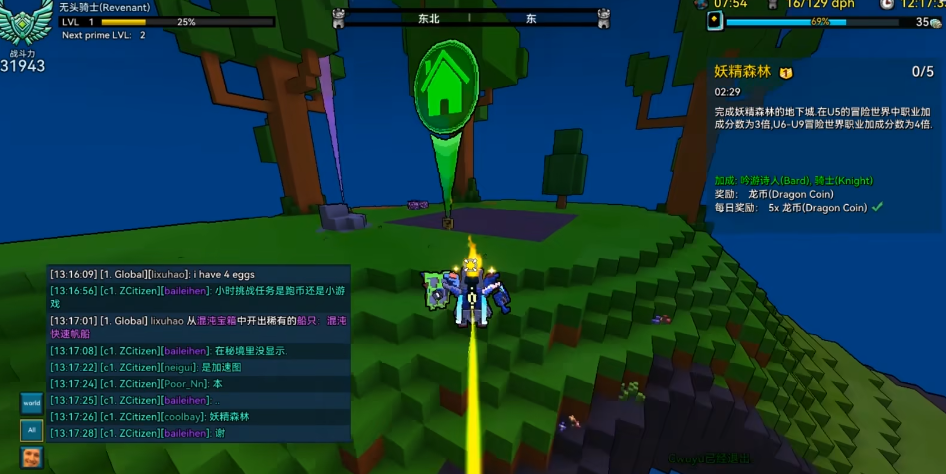
Task: Click the card icon beside the progress bar
Action: [715, 21]
